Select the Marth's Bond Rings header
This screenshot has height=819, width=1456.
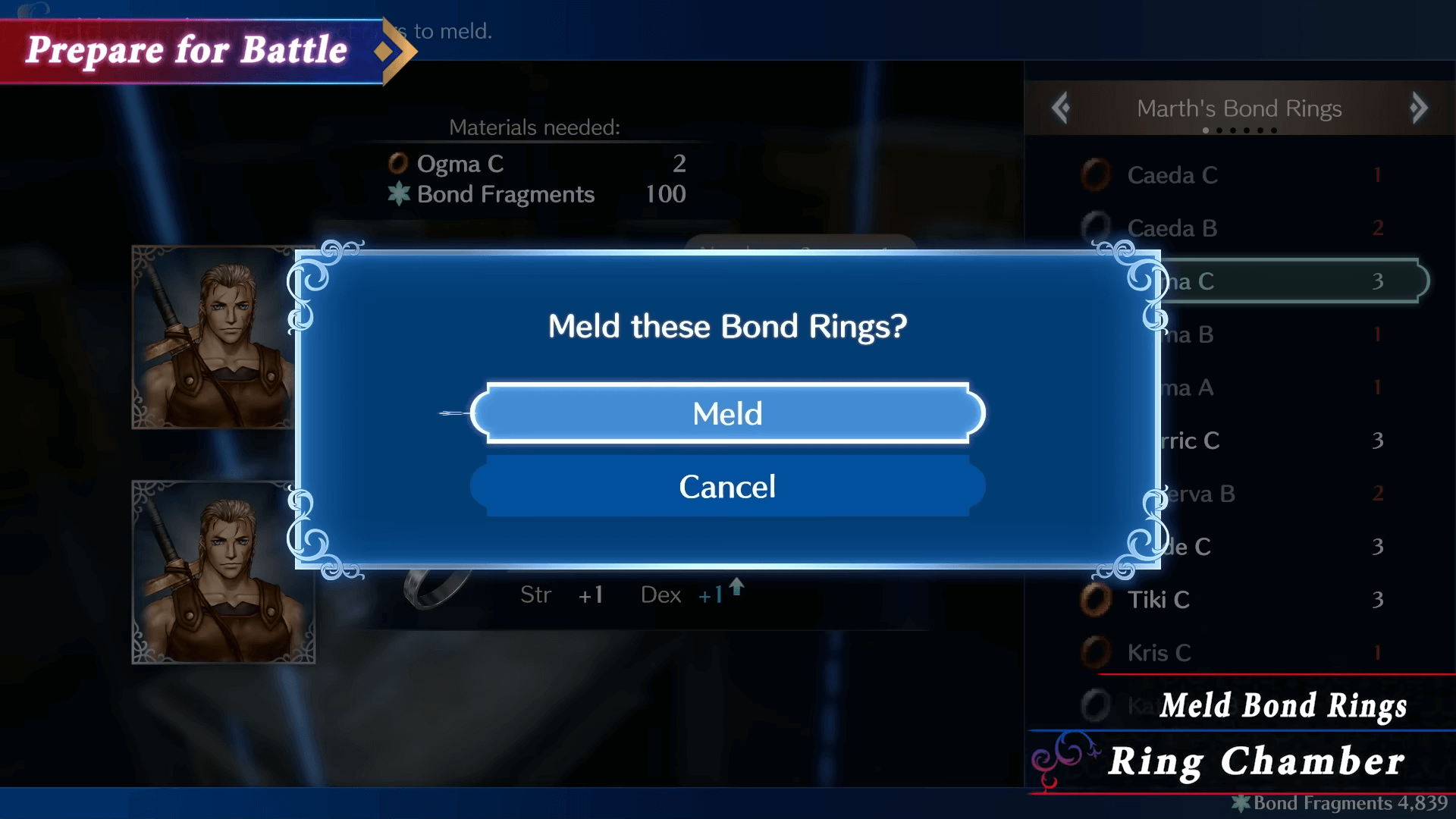tap(1239, 108)
